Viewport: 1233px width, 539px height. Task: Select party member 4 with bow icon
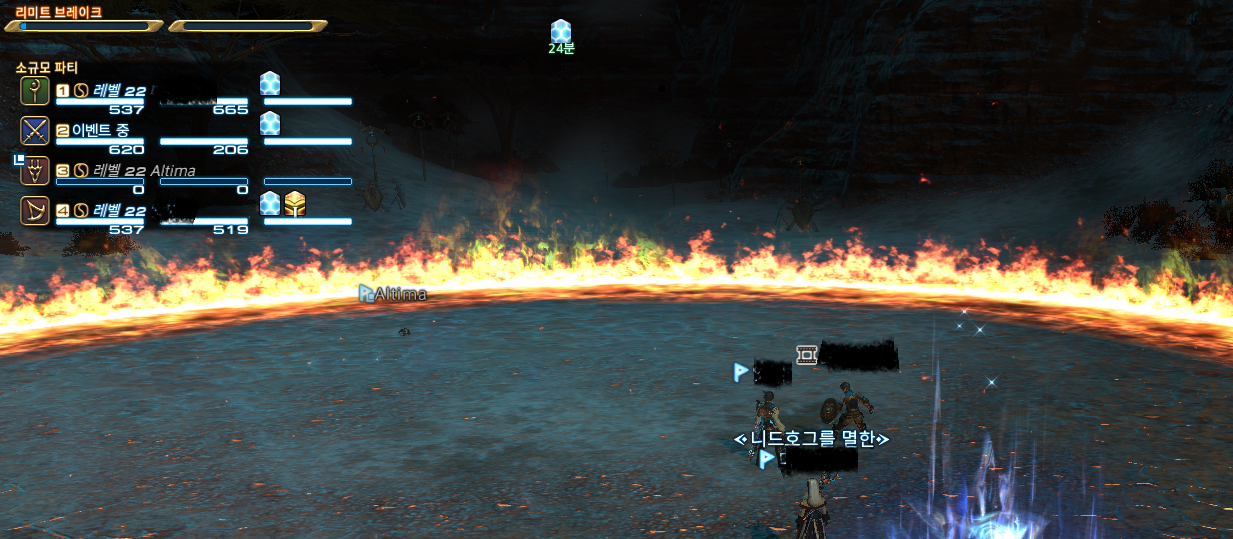(x=35, y=211)
